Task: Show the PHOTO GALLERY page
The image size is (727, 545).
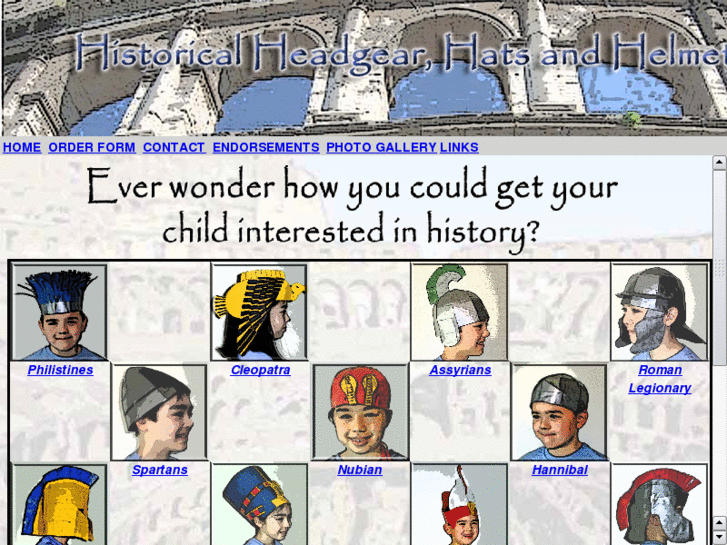Action: 381,147
